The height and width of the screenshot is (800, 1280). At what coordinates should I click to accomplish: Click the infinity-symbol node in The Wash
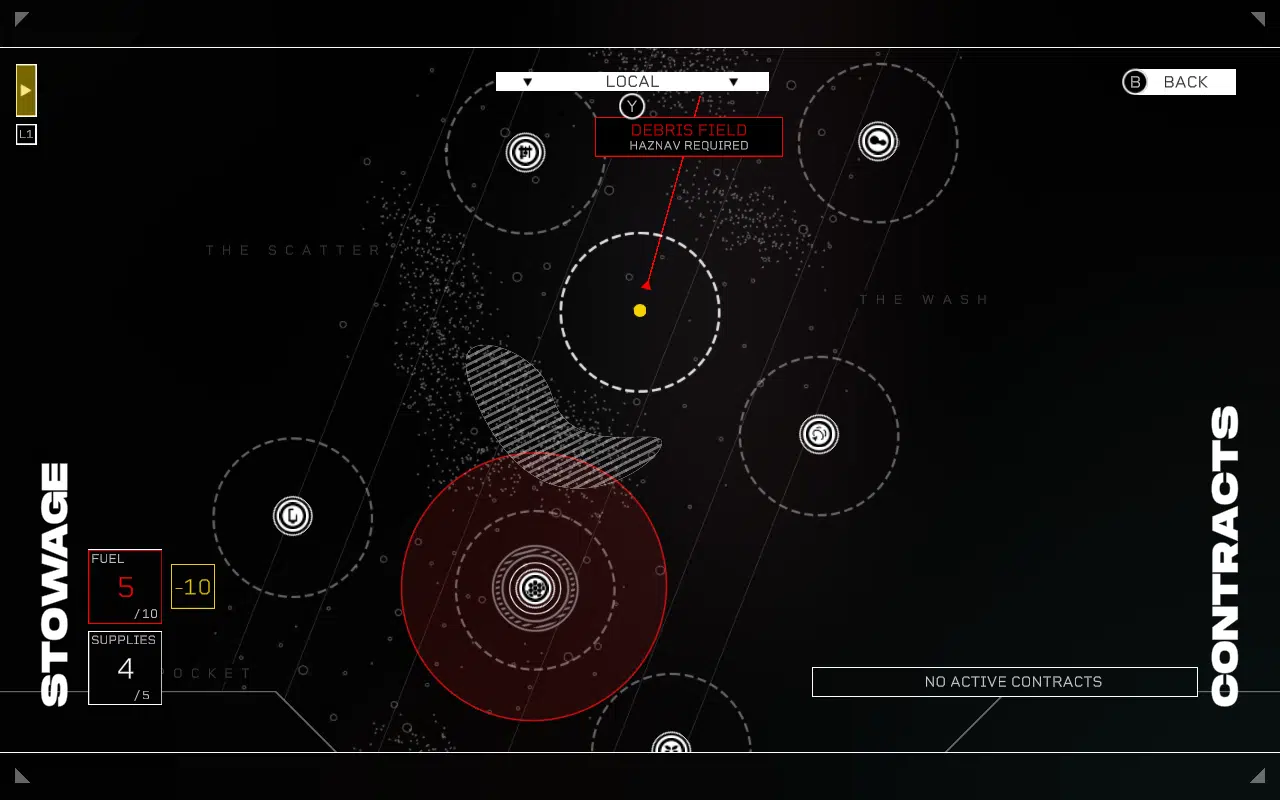878,141
